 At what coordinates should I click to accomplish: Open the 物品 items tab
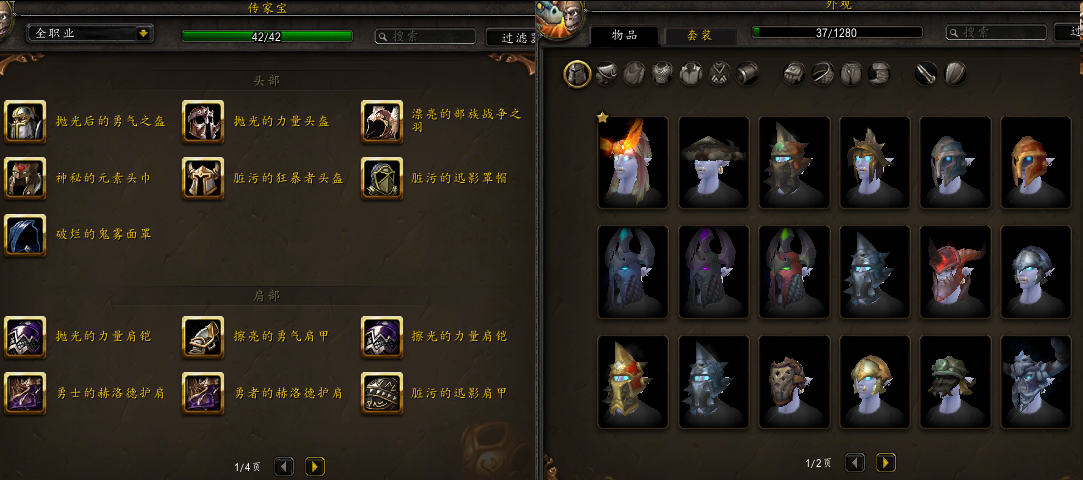coord(625,35)
